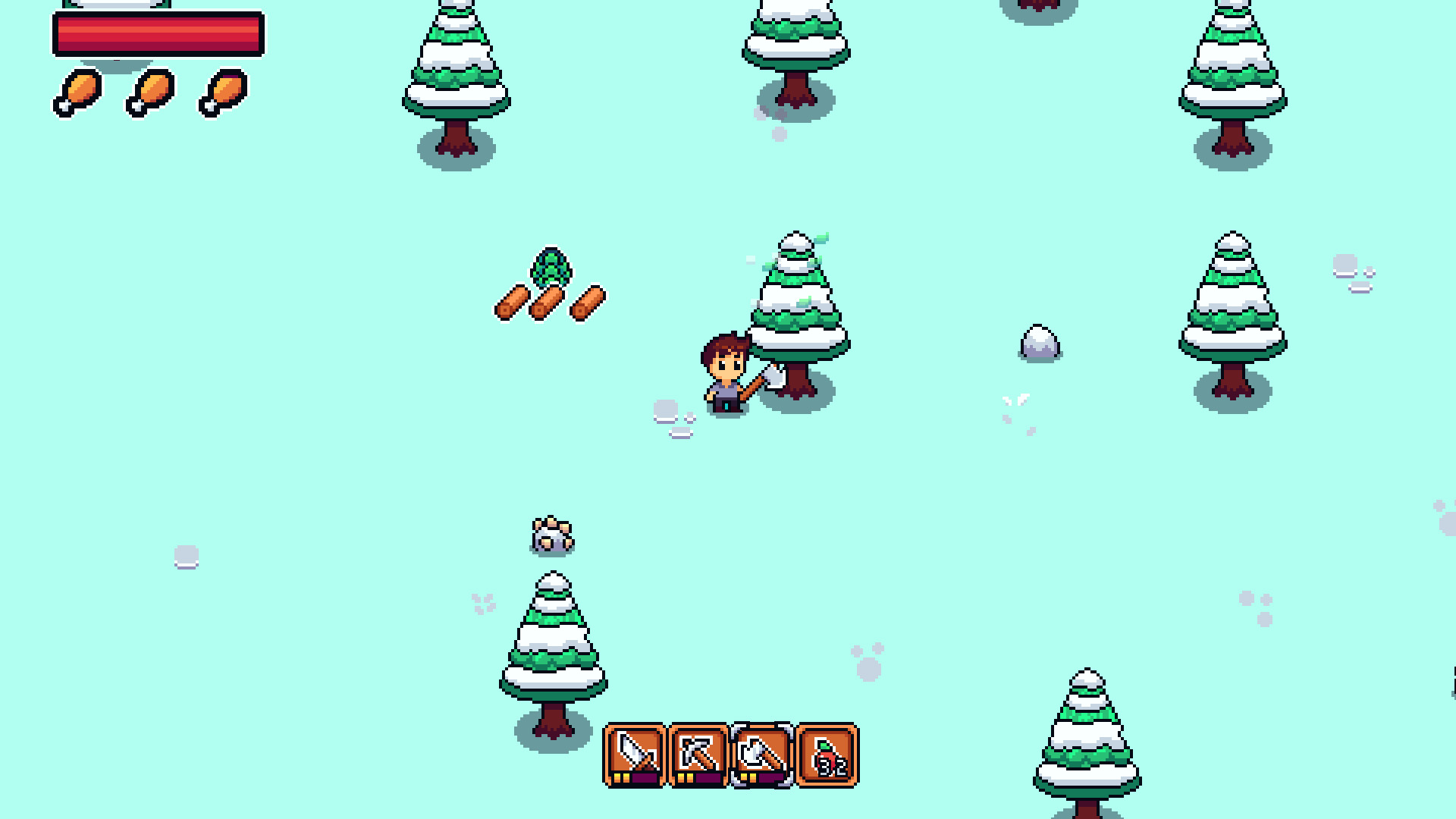Click the middle drumstick hunger icon
The height and width of the screenshot is (819, 1456).
pos(149,93)
